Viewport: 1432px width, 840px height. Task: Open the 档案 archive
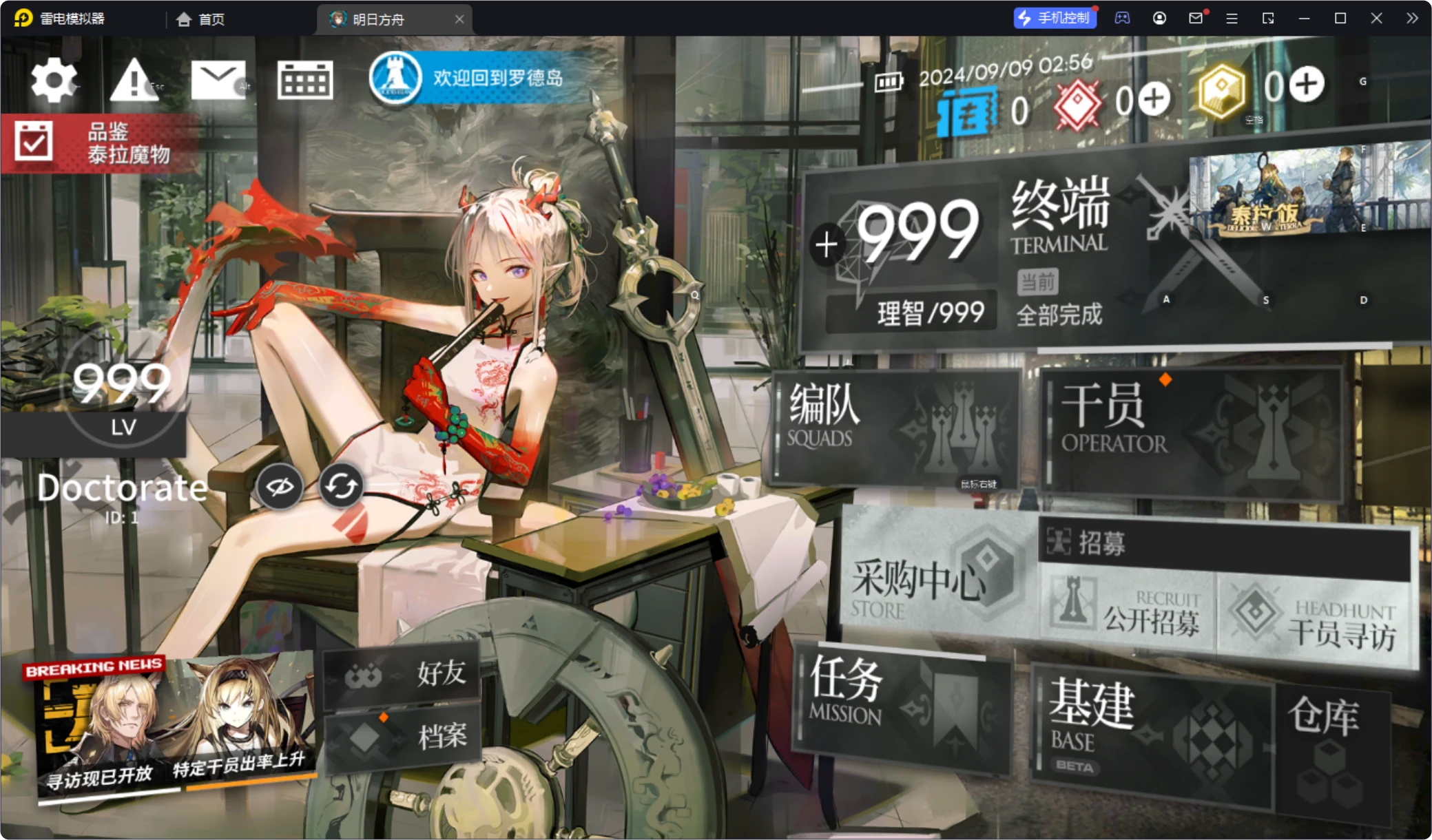(x=402, y=737)
